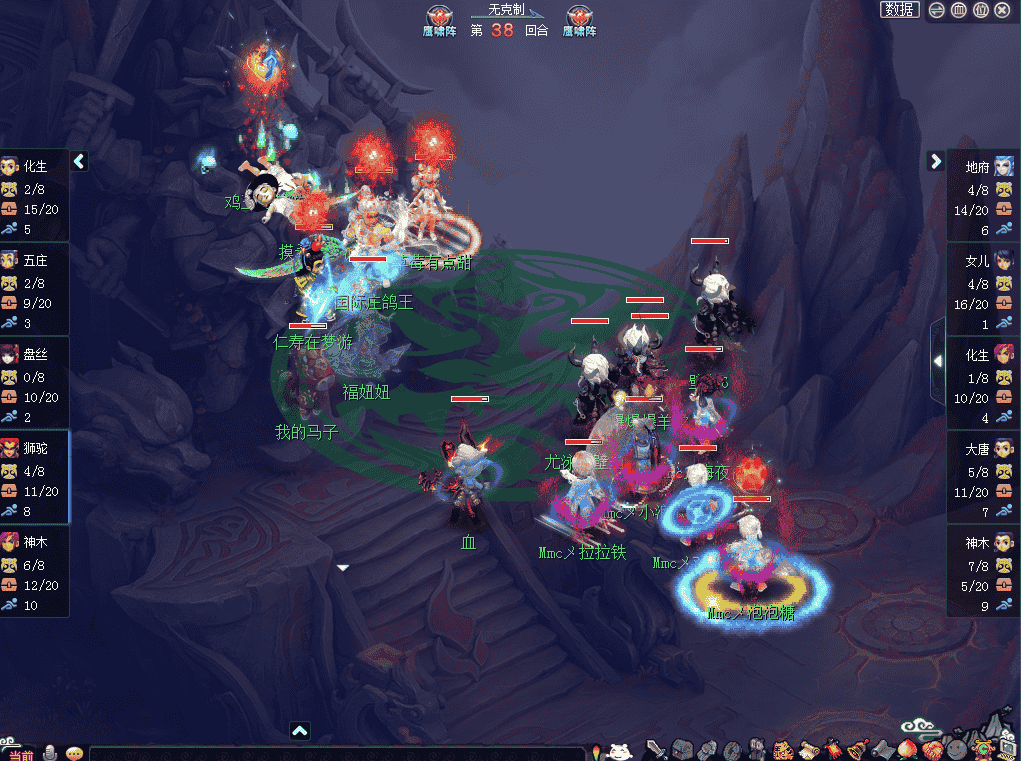1021x761 pixels.
Task: Select the 盘丝 team member row
Action: (x=35, y=385)
